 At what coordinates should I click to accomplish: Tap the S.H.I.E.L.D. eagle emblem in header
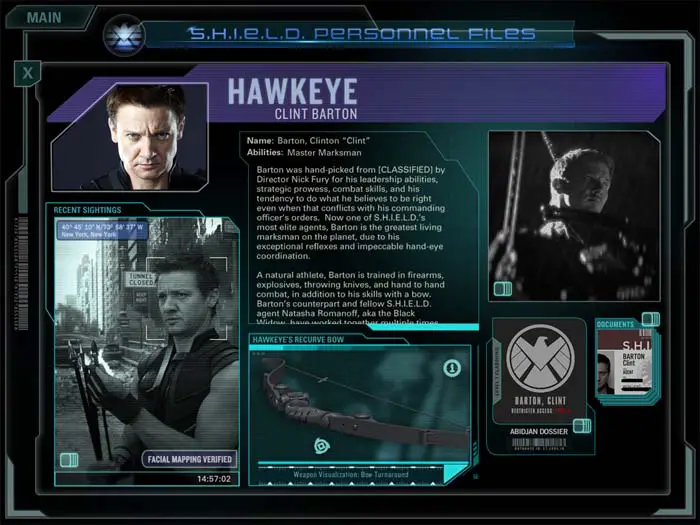tap(126, 36)
